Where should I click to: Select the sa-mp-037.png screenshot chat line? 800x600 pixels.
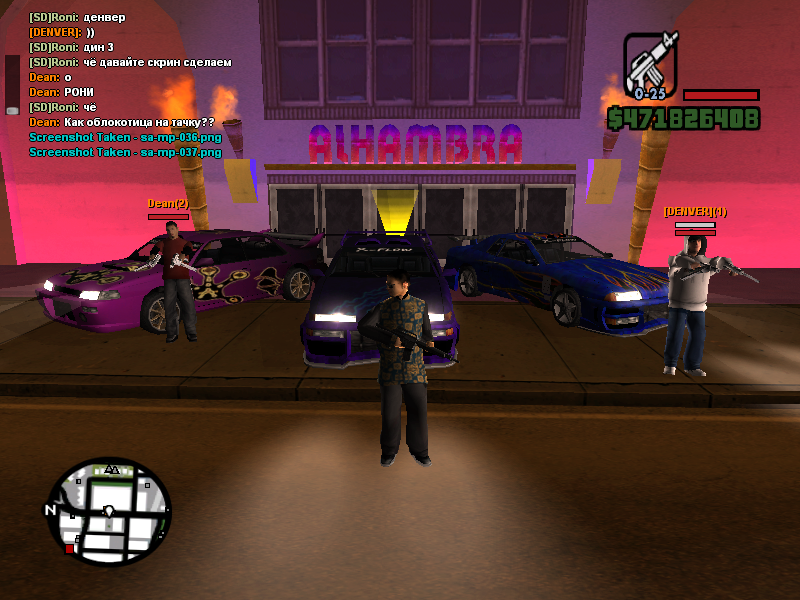click(125, 152)
